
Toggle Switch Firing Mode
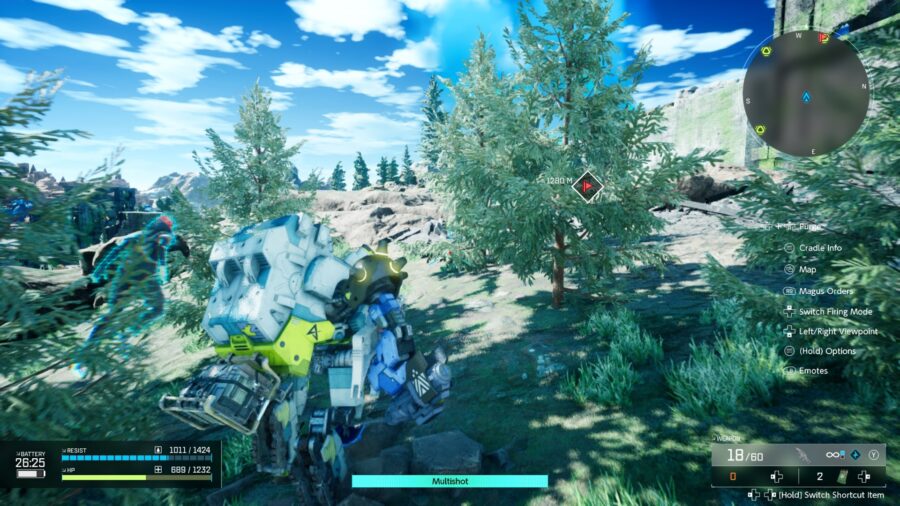[834, 311]
